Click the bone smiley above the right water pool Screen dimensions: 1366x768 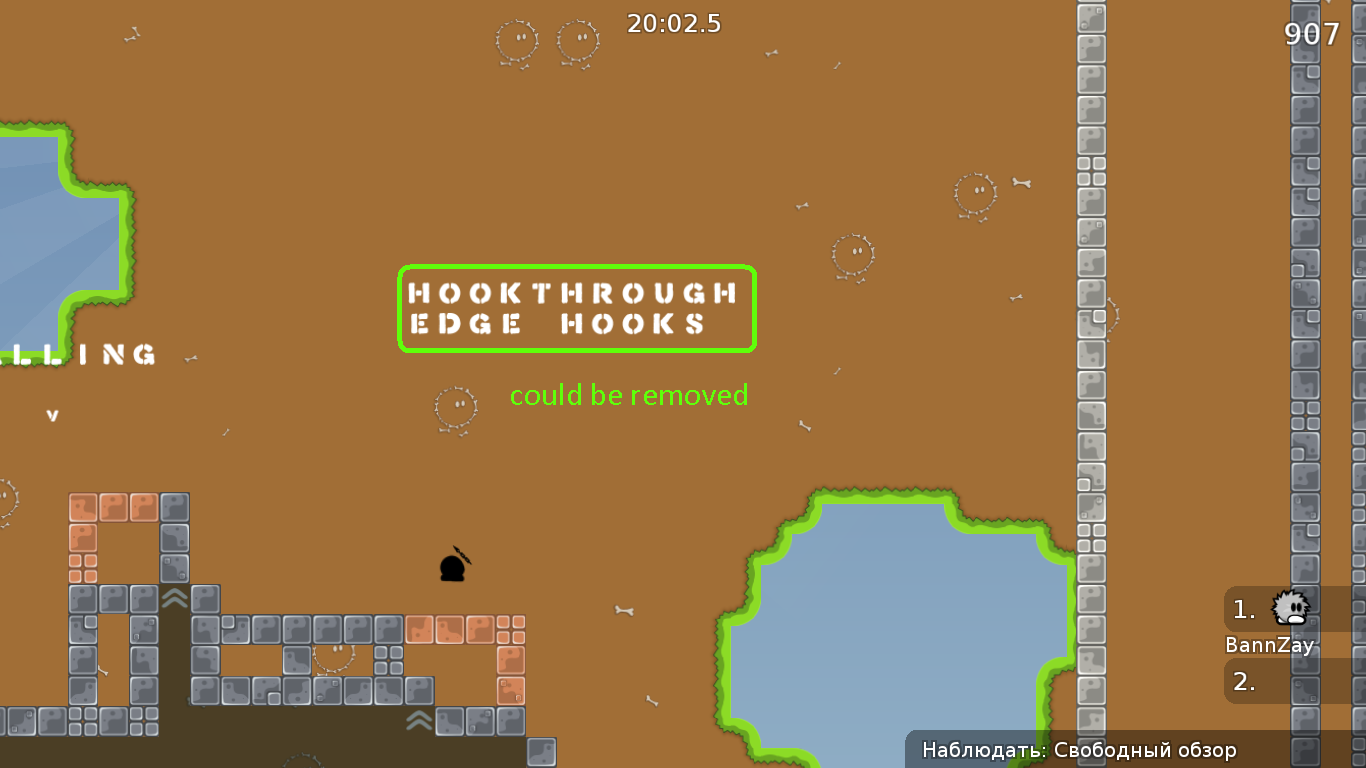(852, 256)
